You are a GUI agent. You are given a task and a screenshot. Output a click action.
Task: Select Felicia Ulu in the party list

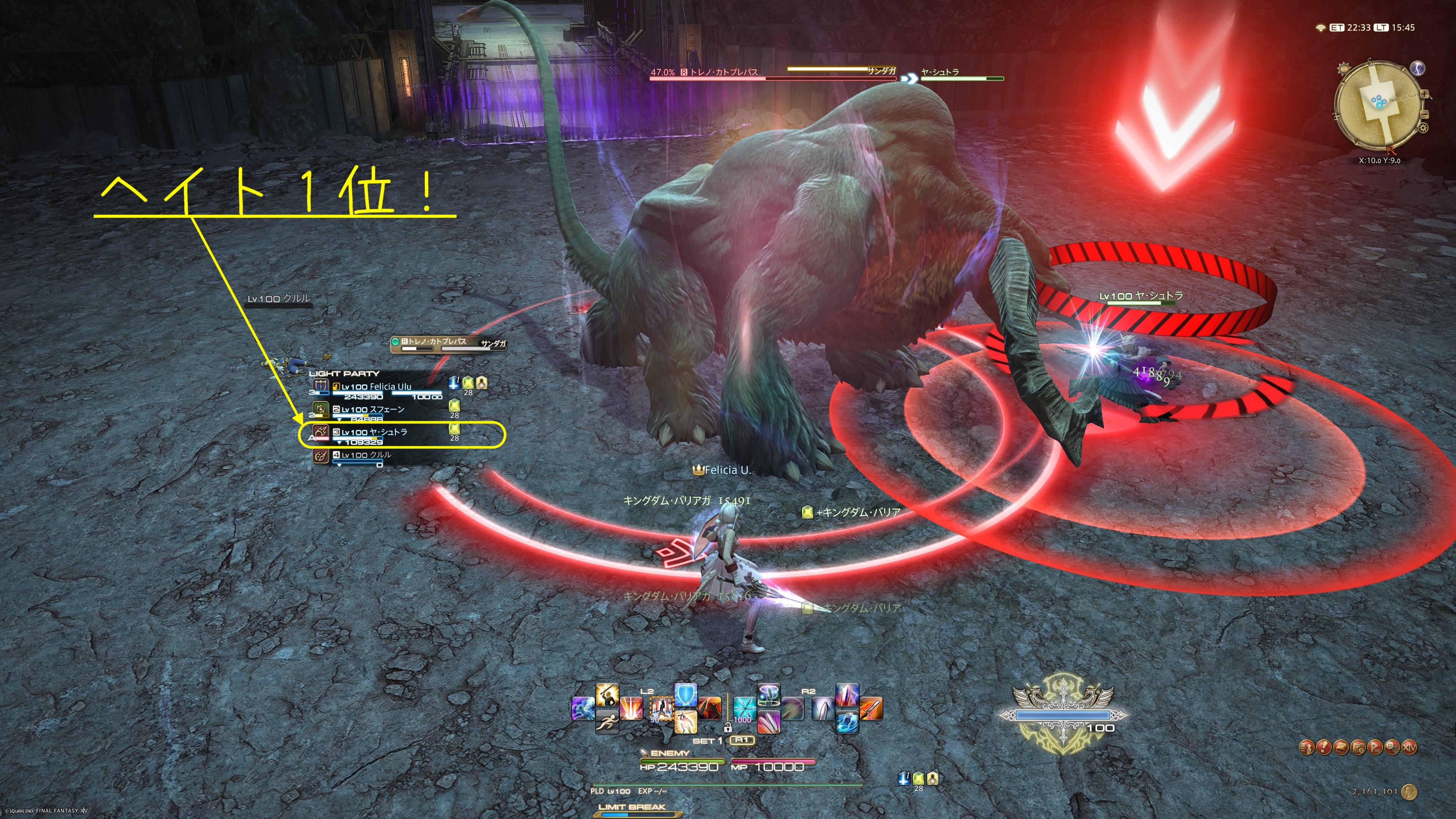click(376, 387)
